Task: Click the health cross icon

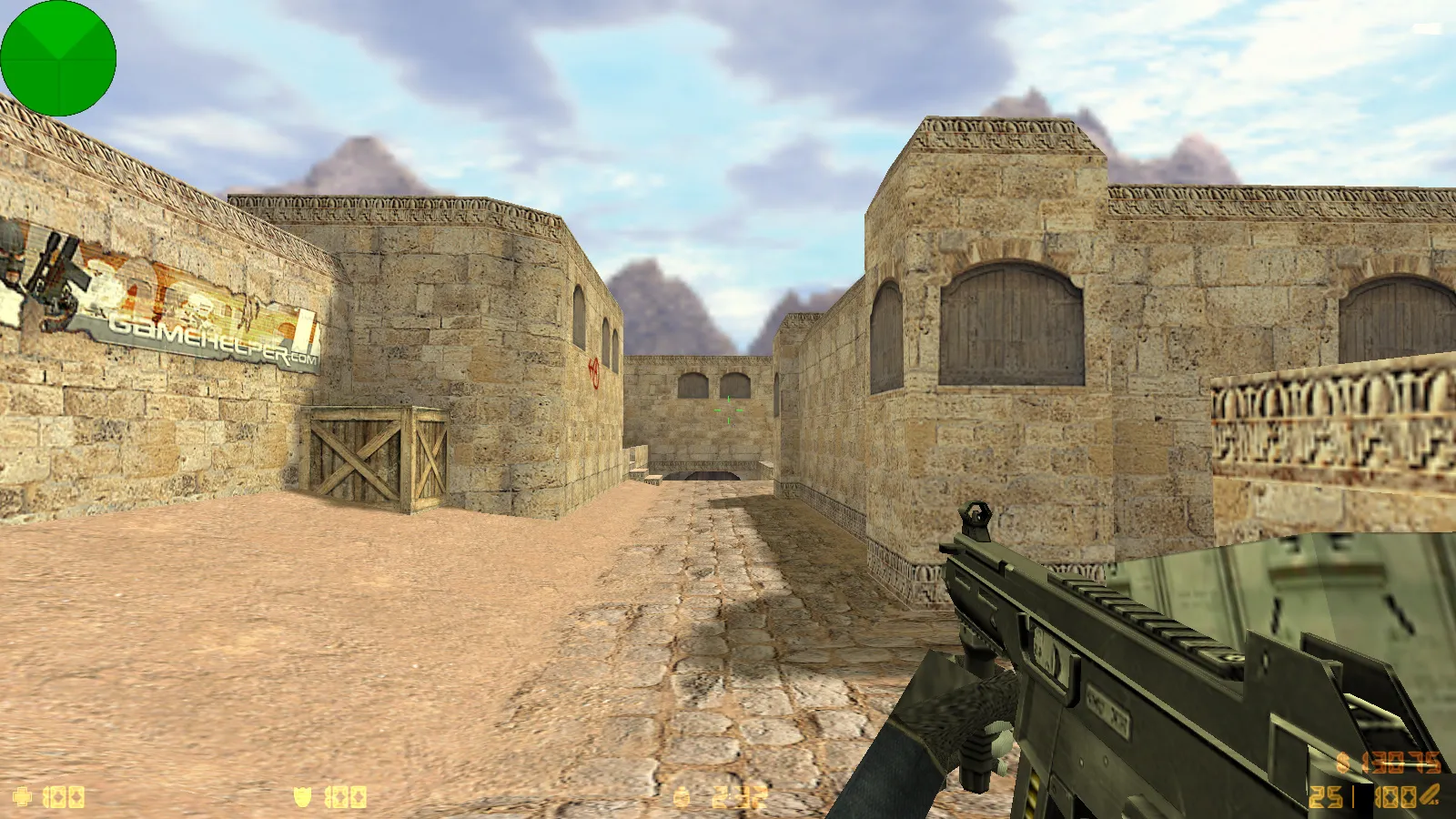Action: click(23, 795)
